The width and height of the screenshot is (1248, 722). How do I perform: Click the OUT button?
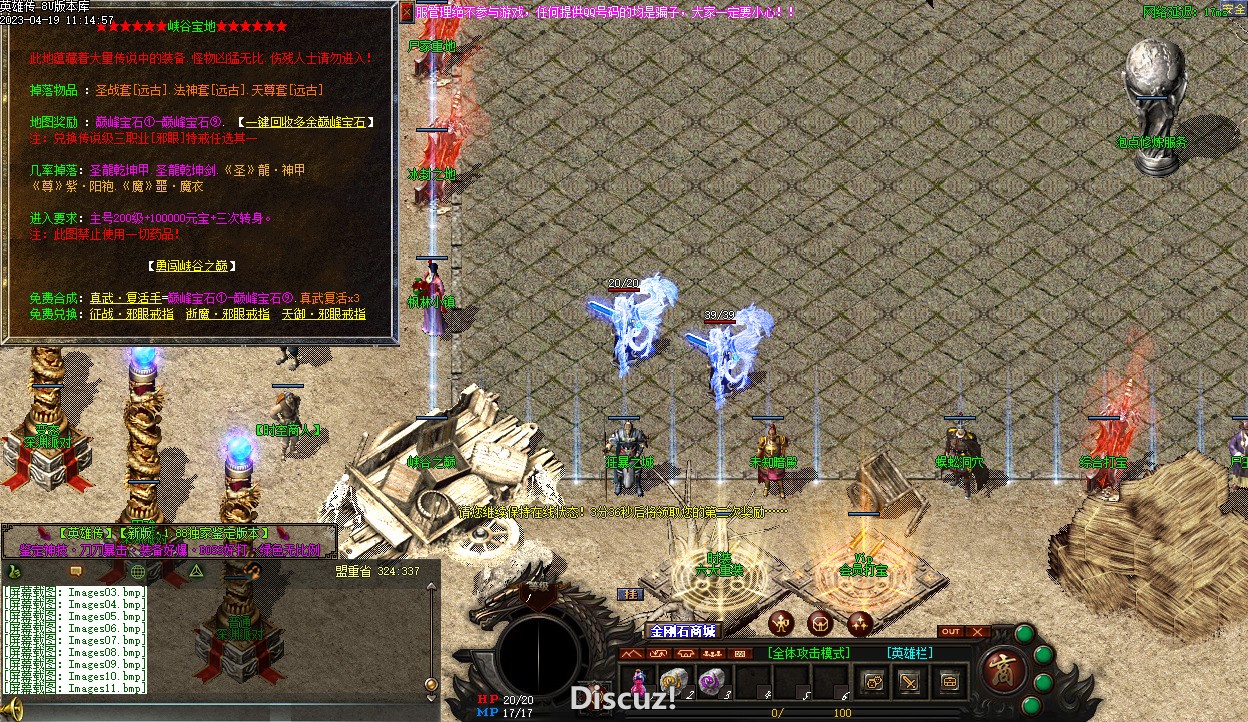(951, 631)
